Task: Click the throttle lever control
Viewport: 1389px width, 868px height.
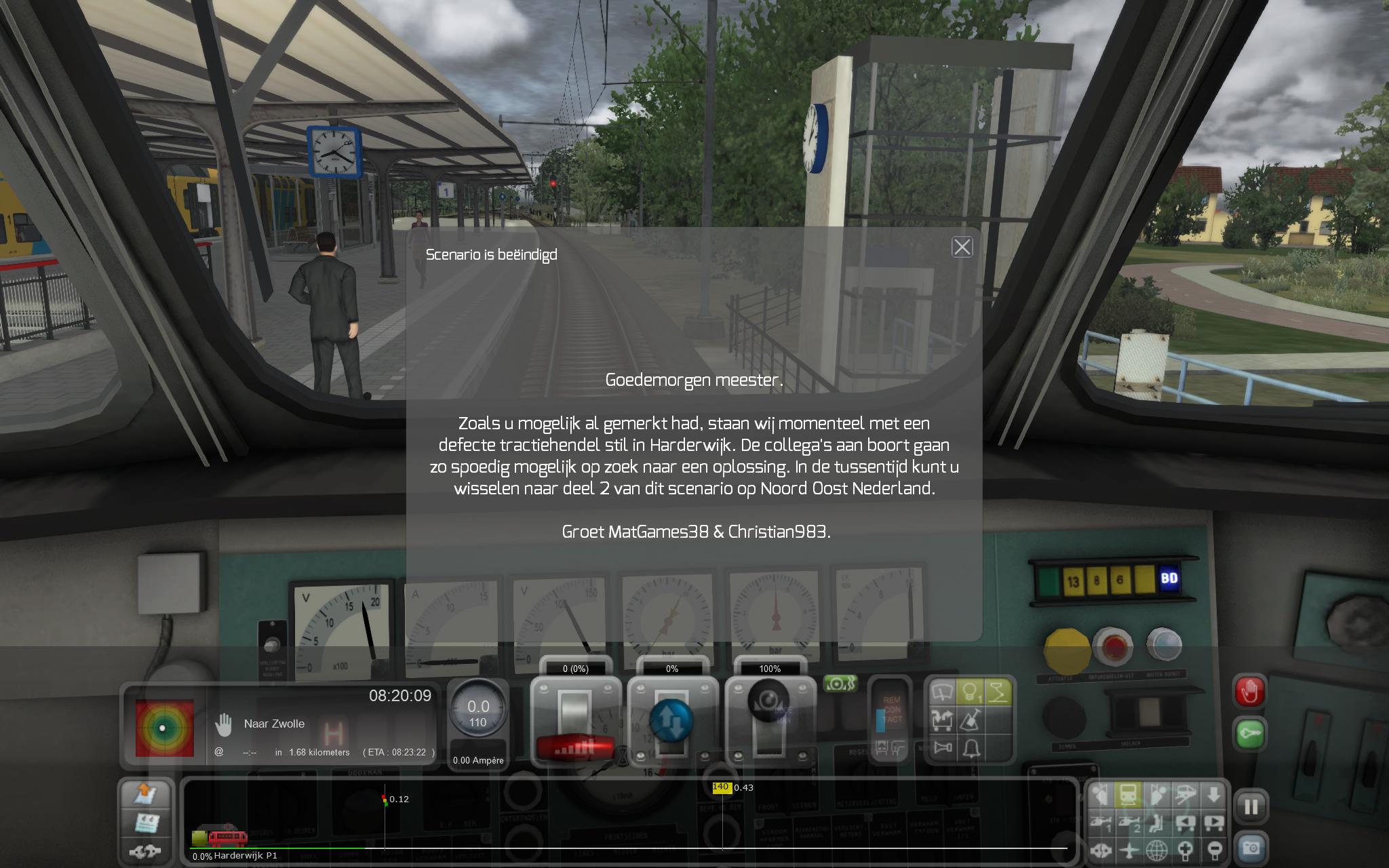Action: 575,720
